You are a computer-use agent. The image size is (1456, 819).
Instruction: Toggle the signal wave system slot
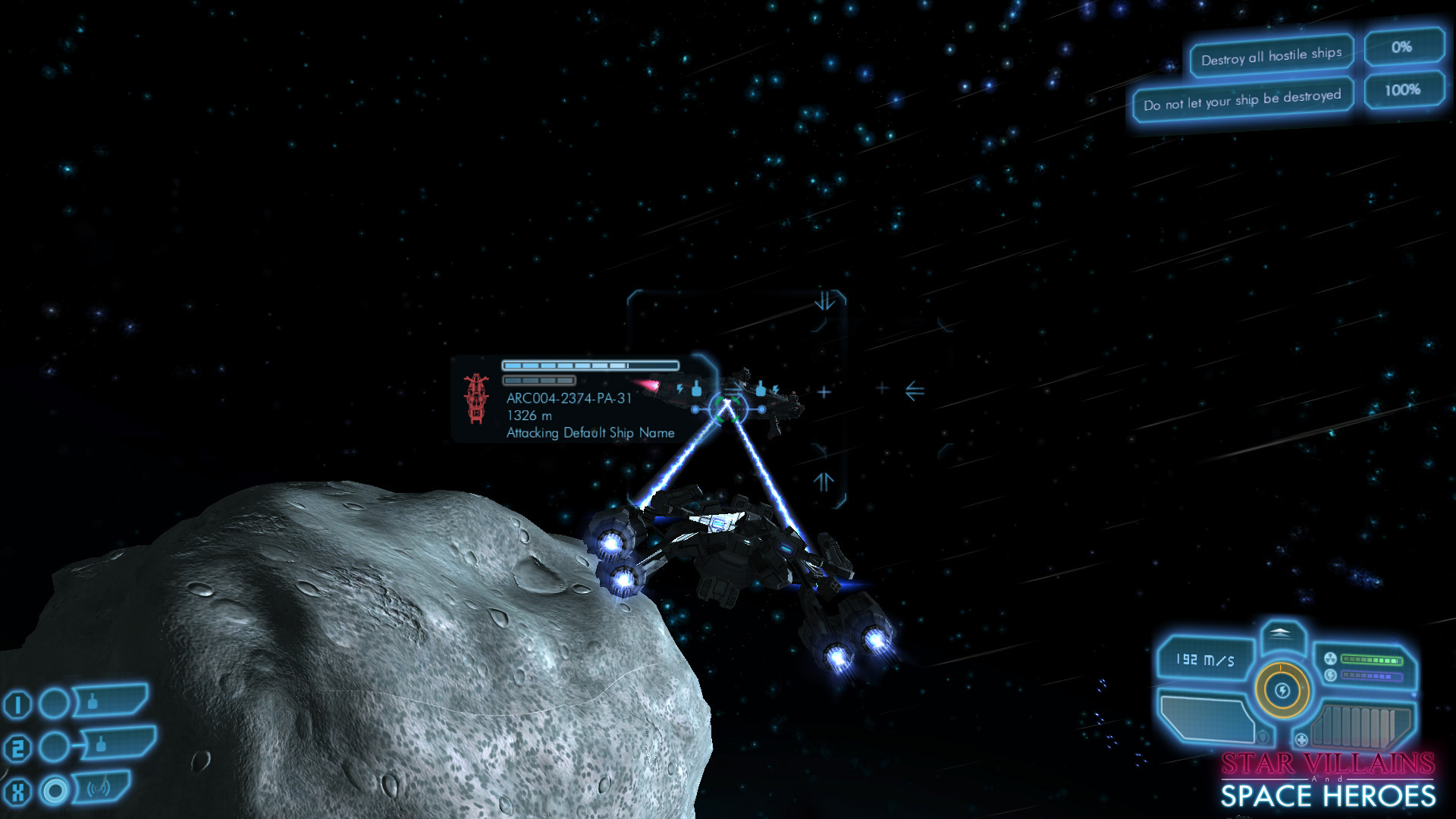pos(102,789)
